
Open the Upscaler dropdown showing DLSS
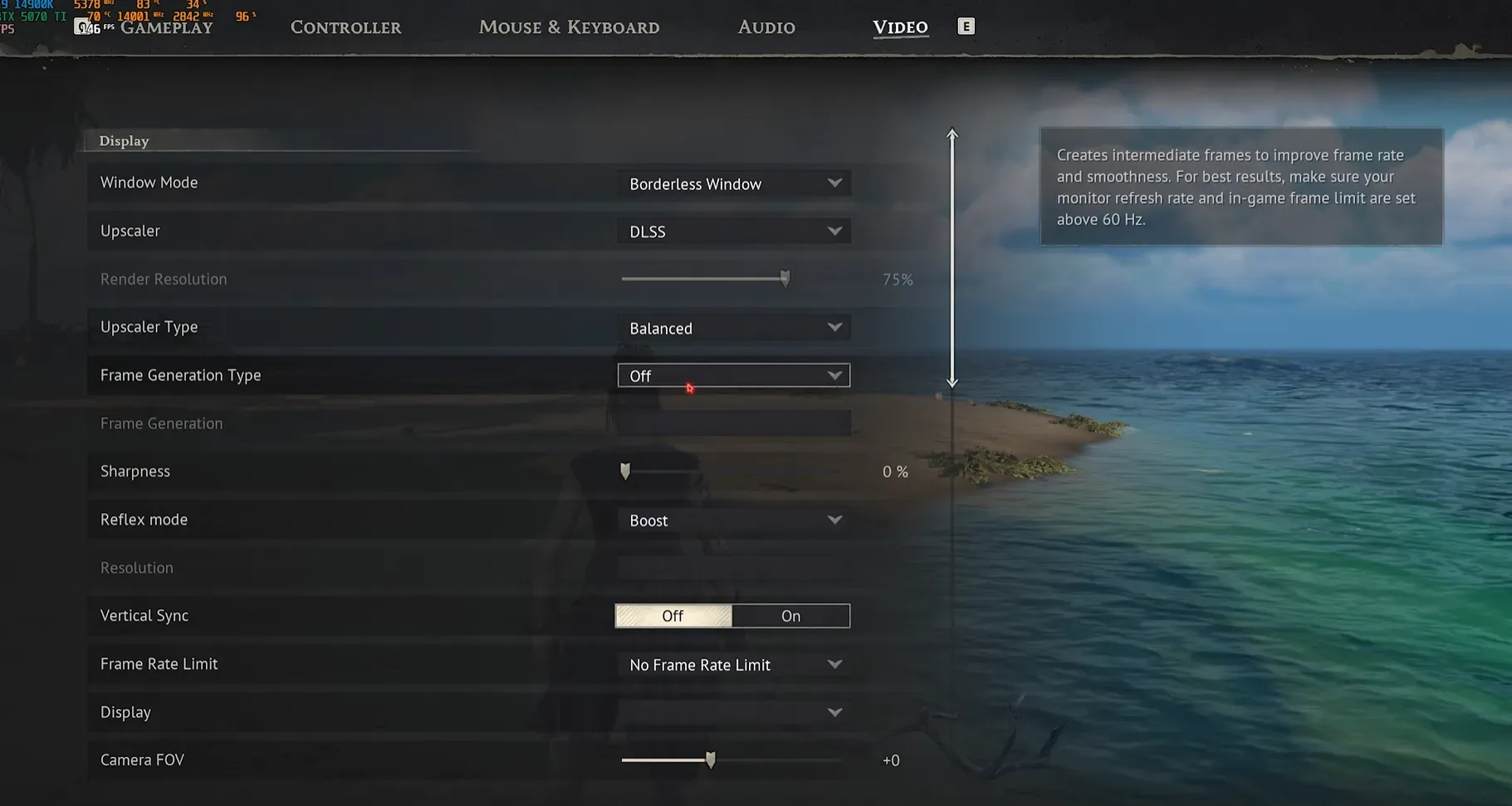[x=733, y=231]
